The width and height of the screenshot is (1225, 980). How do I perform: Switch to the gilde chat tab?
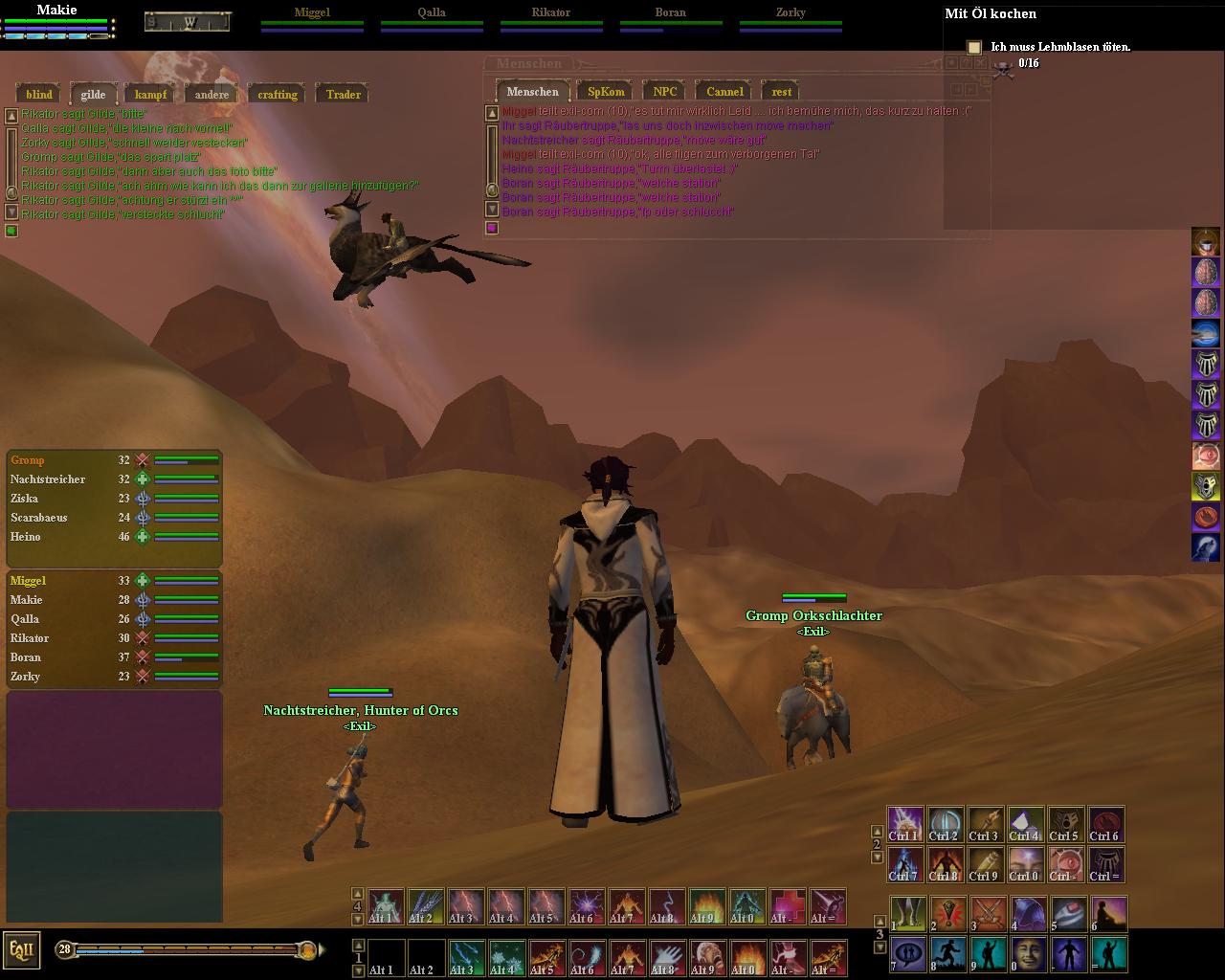point(93,94)
